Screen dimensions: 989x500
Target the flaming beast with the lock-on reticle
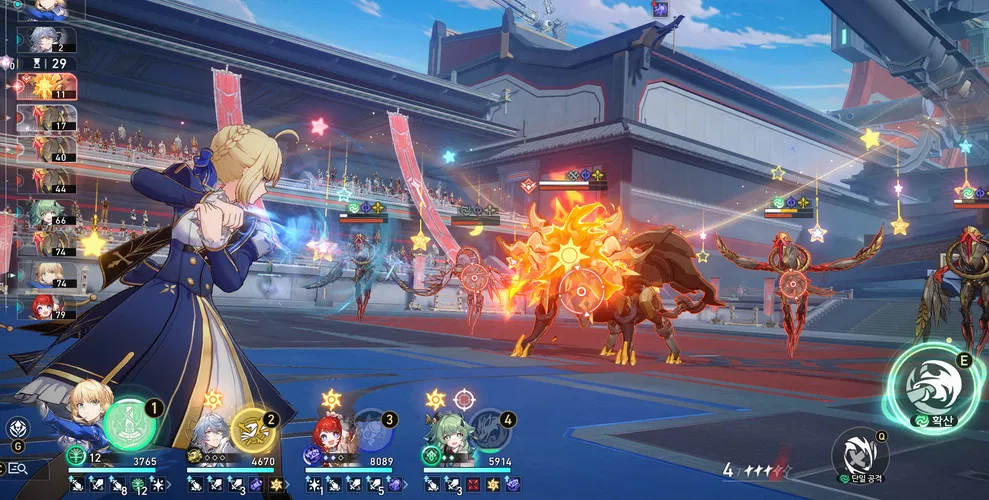pyautogui.click(x=577, y=292)
